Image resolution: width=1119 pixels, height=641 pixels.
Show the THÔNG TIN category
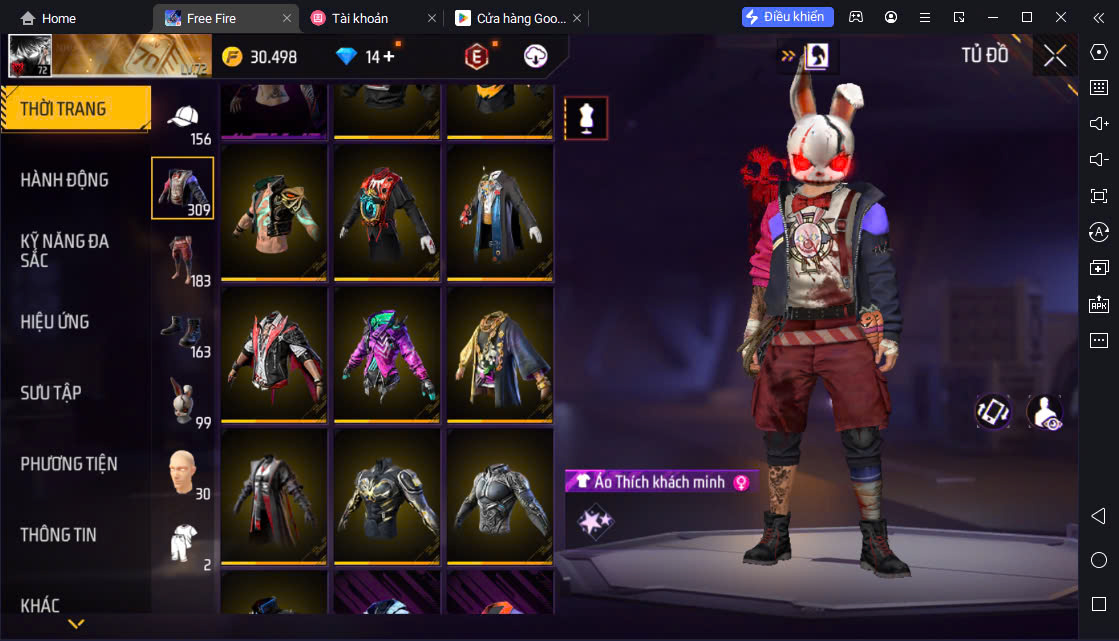click(59, 535)
